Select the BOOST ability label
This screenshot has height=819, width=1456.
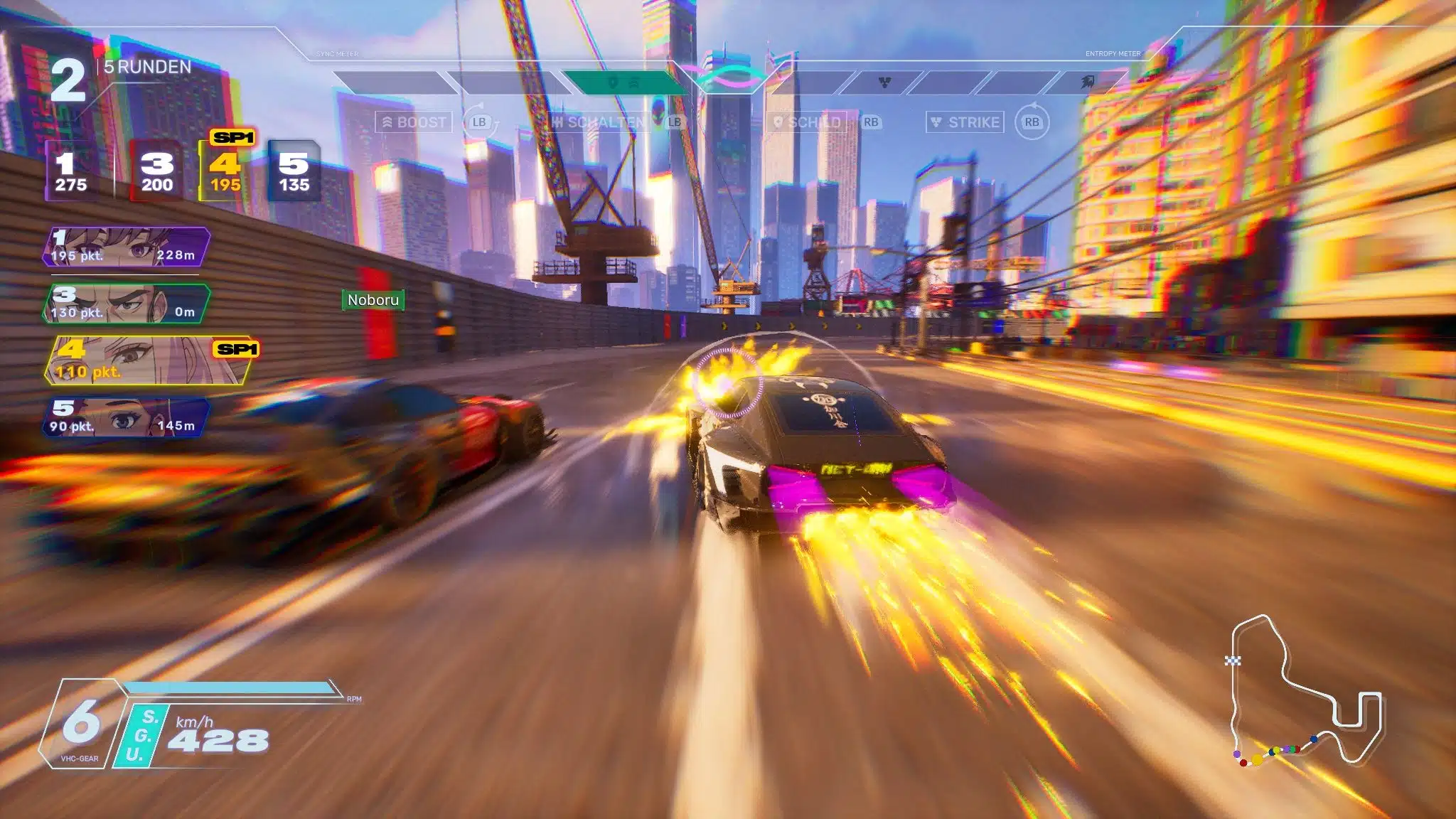pos(414,122)
